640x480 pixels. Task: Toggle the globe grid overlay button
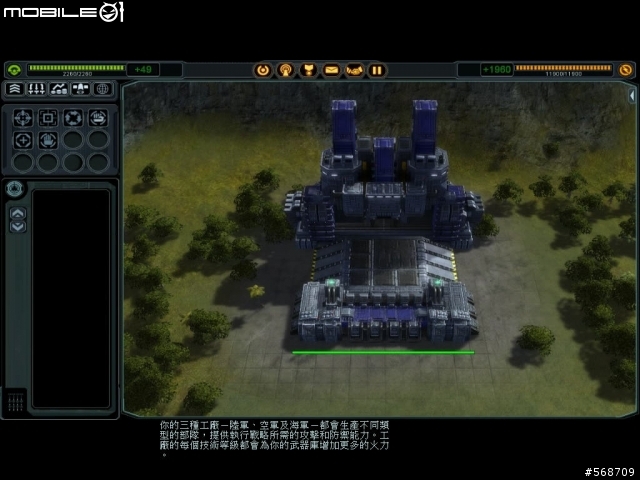click(102, 89)
